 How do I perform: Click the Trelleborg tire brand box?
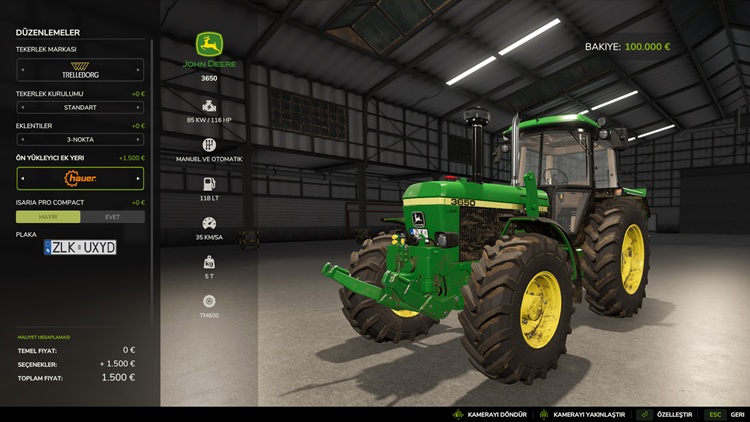(x=80, y=70)
